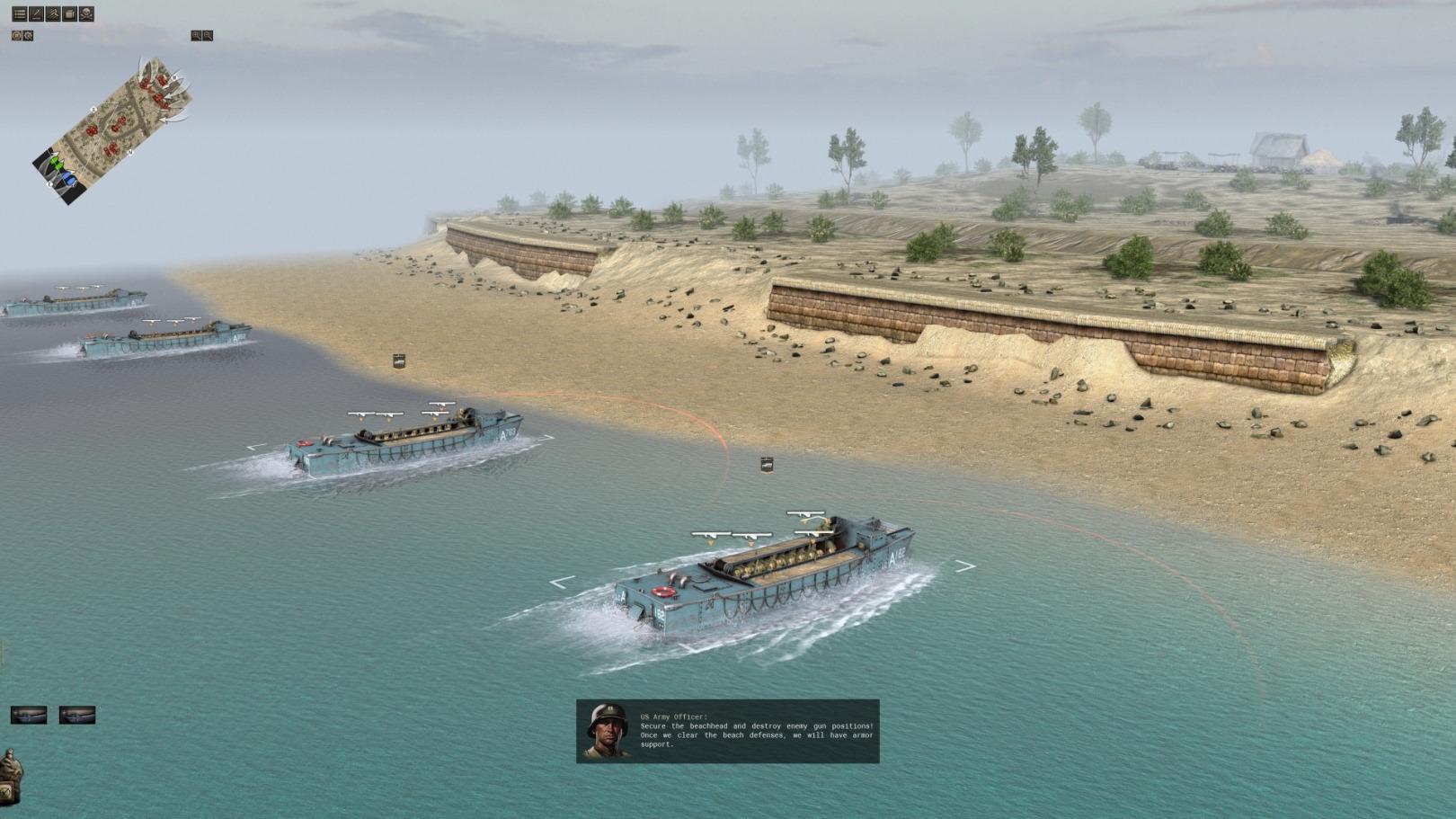This screenshot has height=819, width=1456.
Task: Open the list menu icon
Action: click(19, 14)
